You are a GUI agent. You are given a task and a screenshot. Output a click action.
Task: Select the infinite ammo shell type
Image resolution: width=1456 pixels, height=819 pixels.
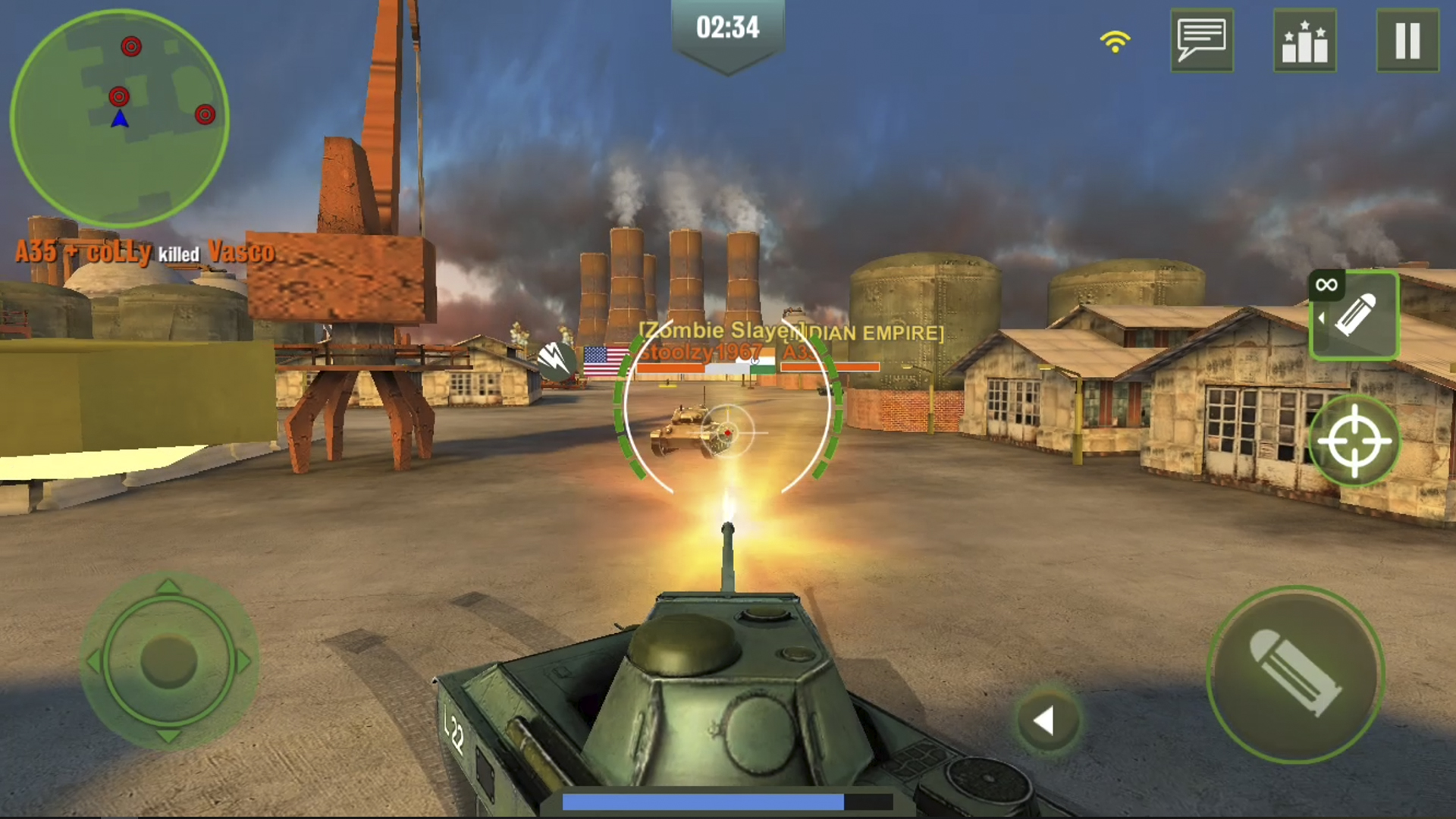1354,315
